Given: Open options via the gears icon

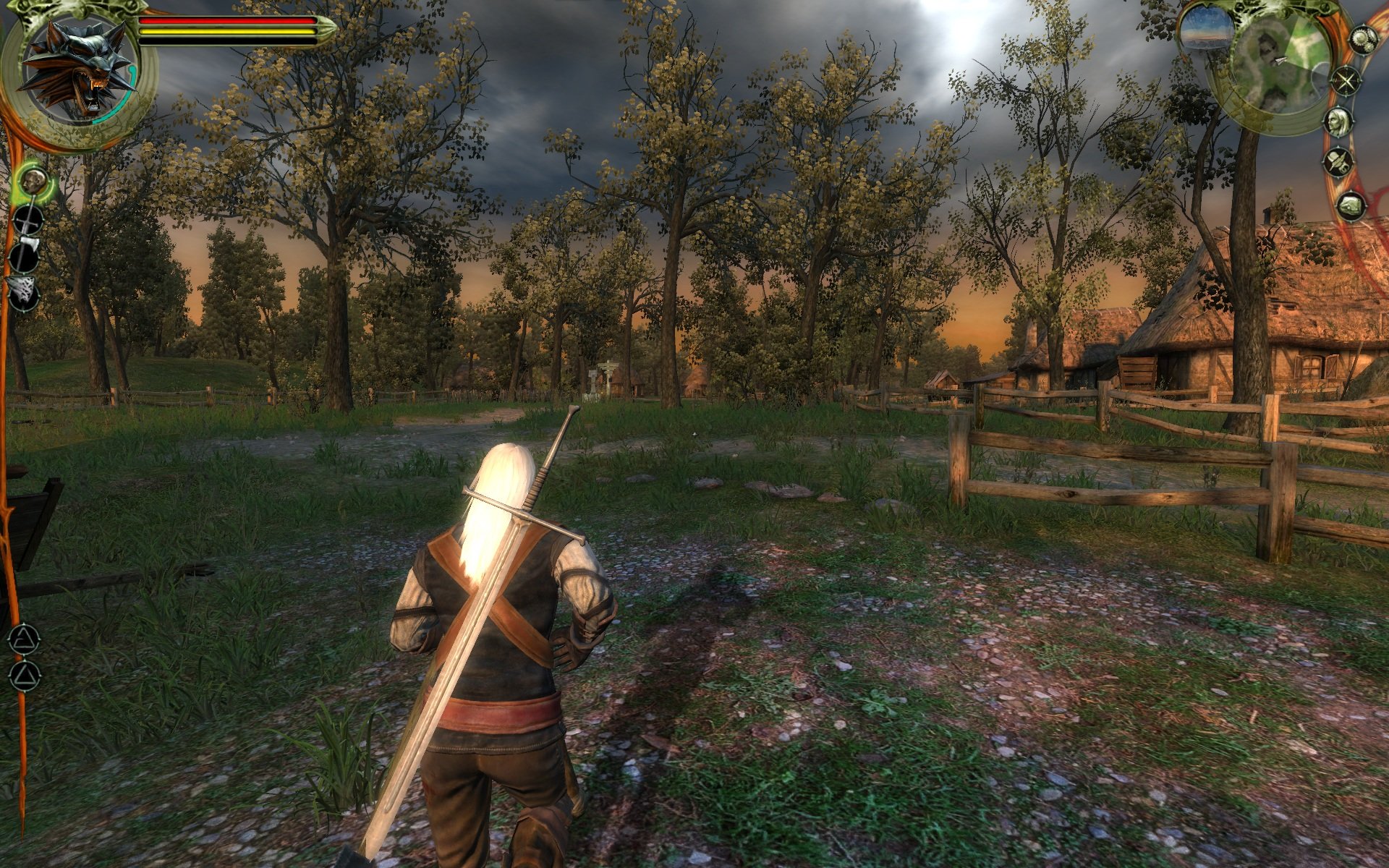Looking at the screenshot, I should [1364, 38].
